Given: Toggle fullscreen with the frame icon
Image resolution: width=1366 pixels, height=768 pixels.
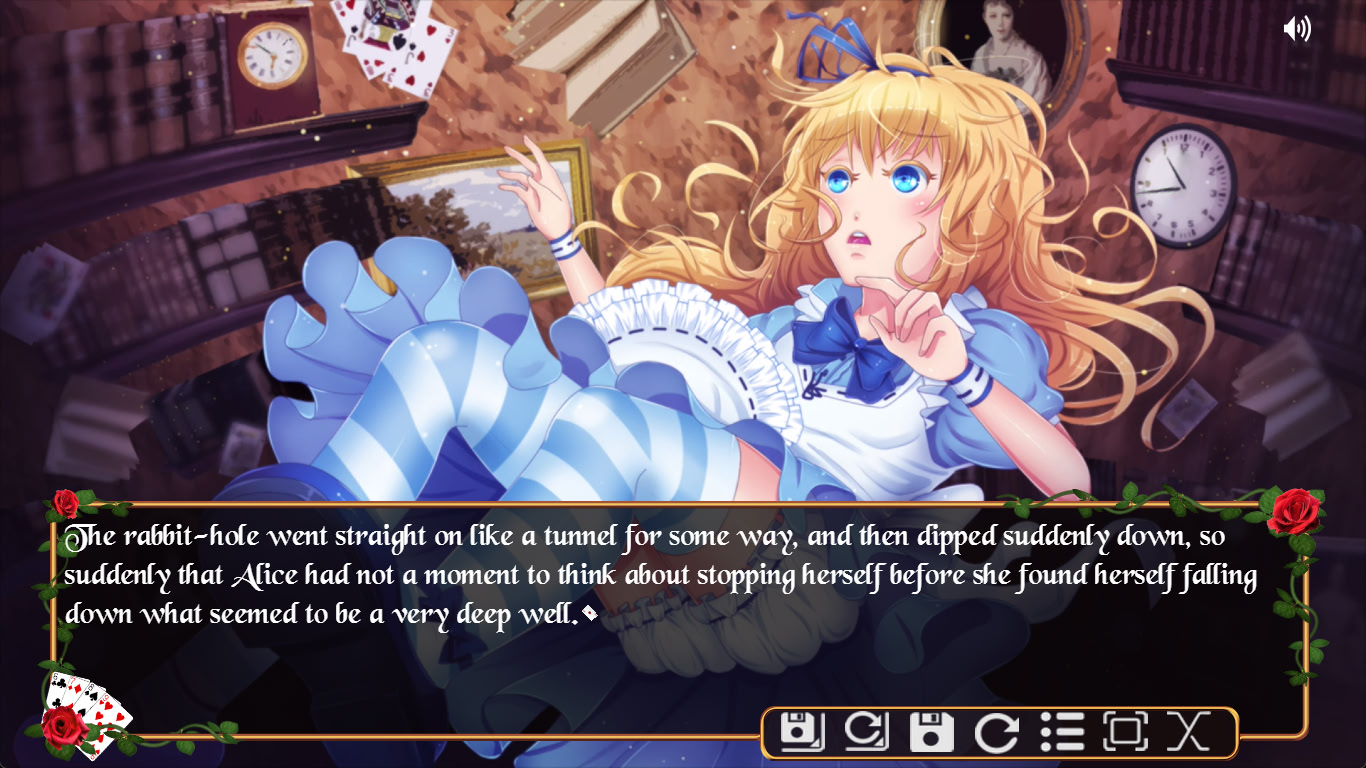Looking at the screenshot, I should (1124, 731).
